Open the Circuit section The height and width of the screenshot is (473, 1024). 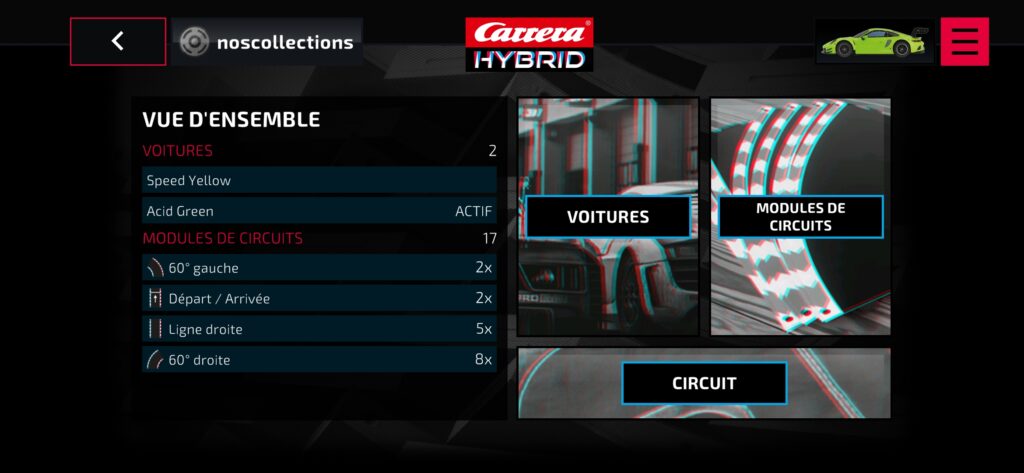coord(704,383)
